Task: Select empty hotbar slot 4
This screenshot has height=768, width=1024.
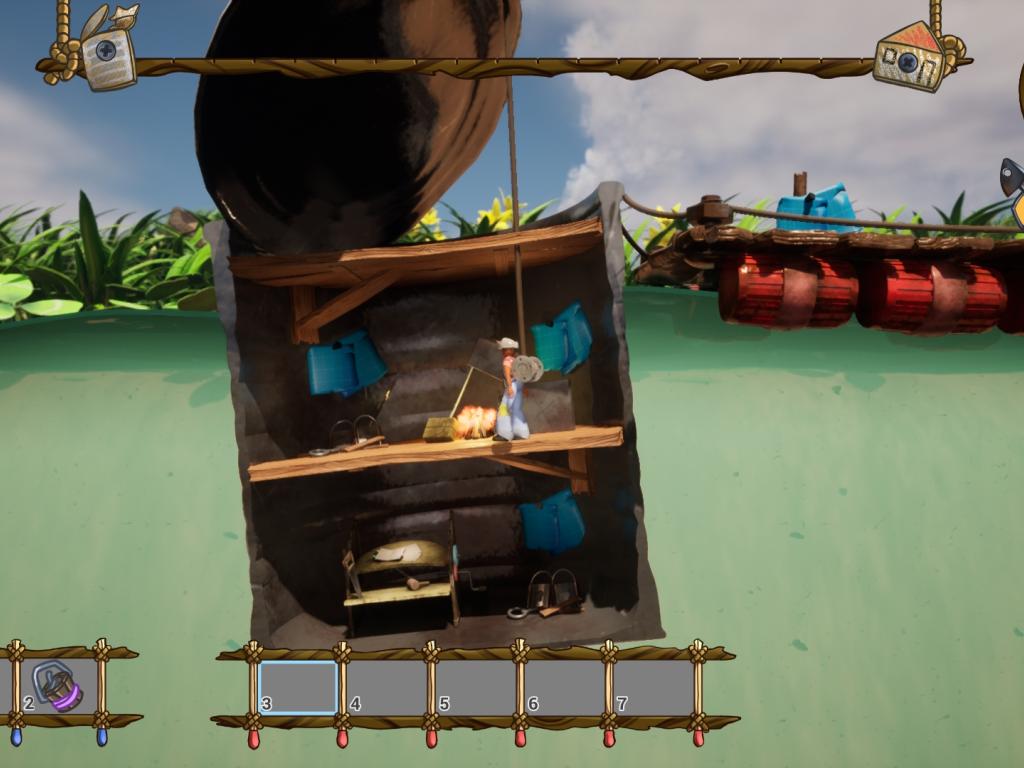Action: 386,687
